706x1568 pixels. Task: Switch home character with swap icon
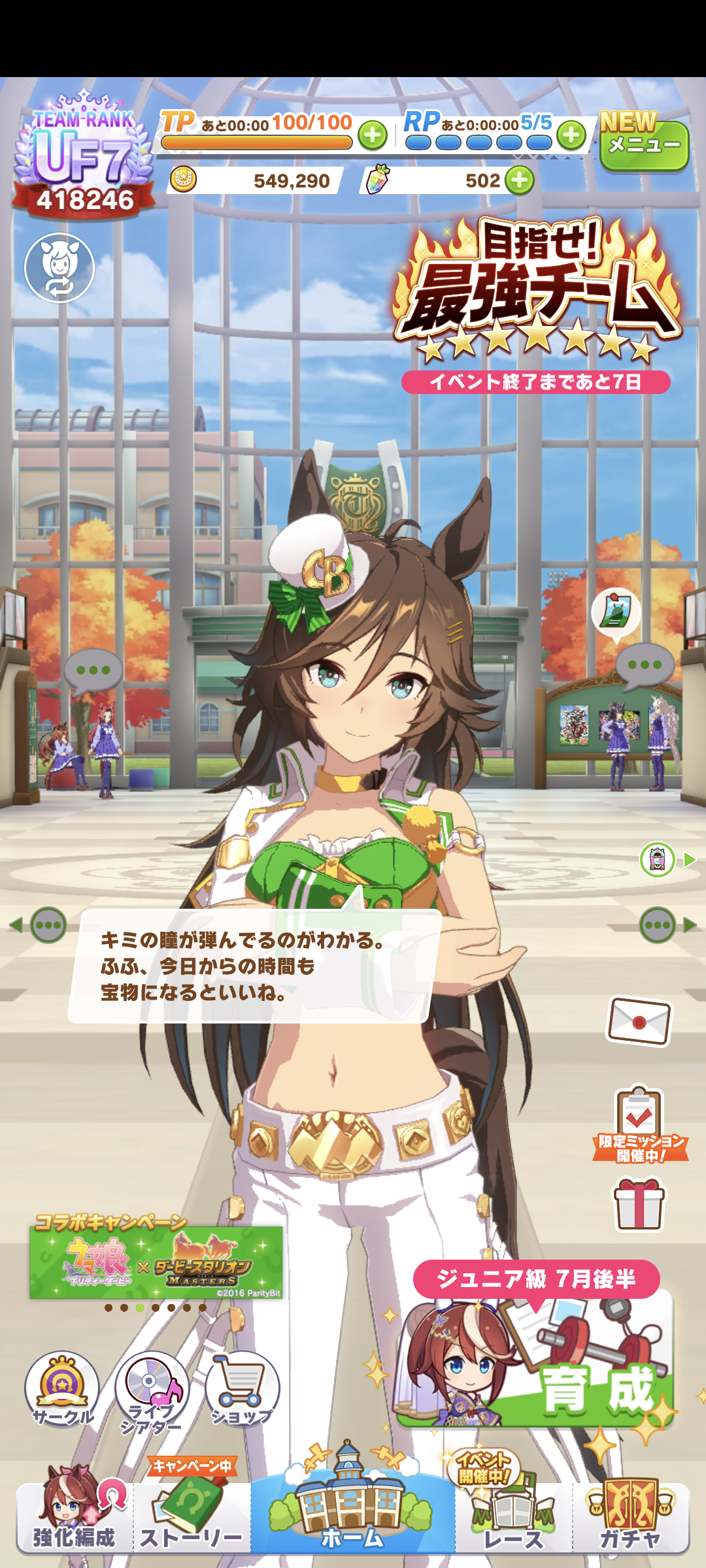[x=59, y=268]
